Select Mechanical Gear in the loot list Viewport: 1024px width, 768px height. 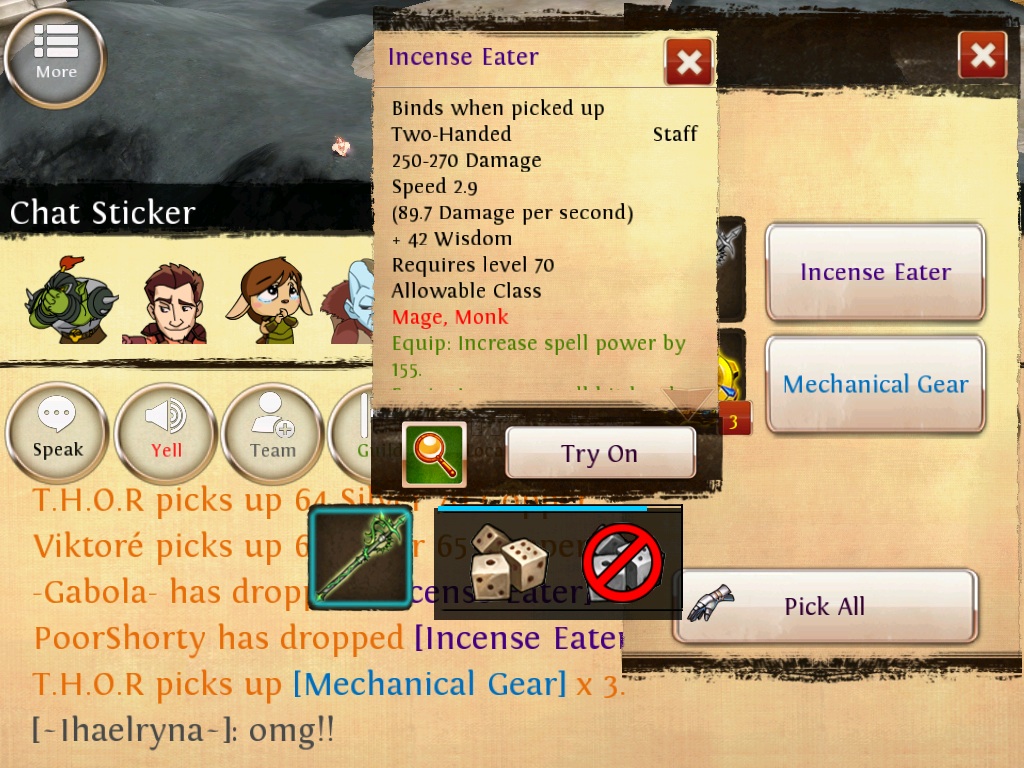click(x=875, y=385)
